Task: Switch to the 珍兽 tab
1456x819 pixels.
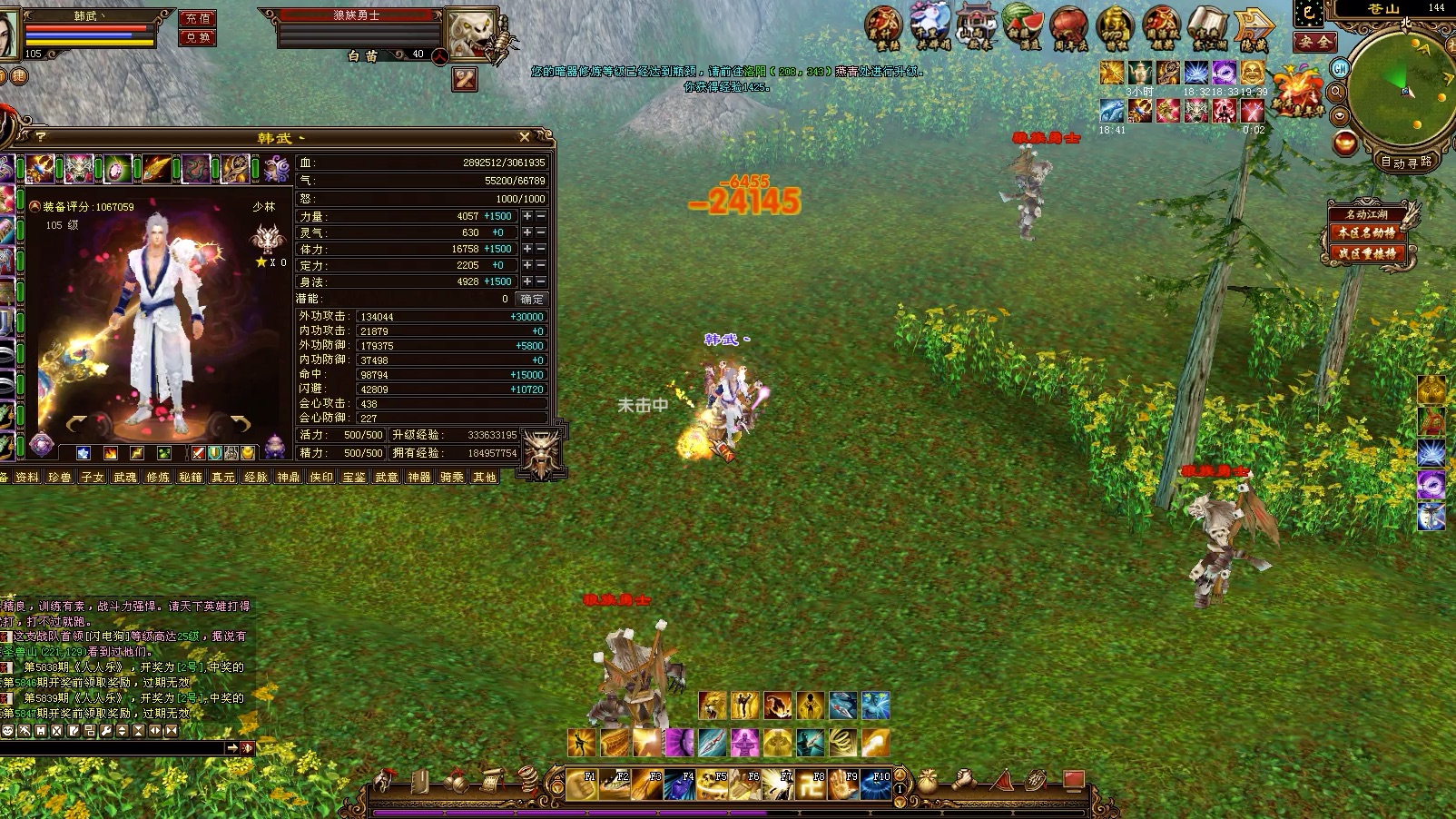Action: pyautogui.click(x=60, y=477)
